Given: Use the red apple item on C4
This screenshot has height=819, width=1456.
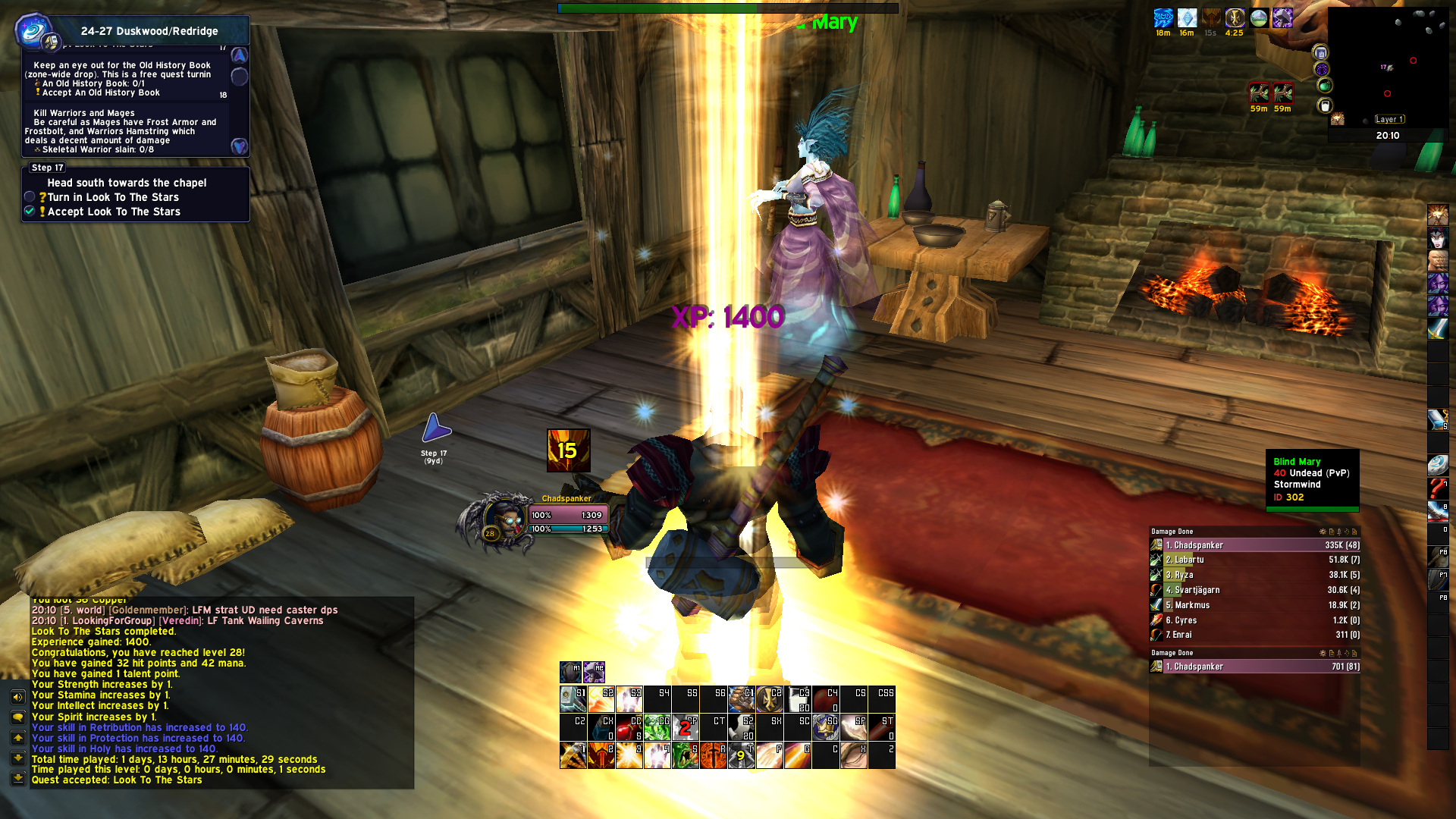Looking at the screenshot, I should click(x=826, y=699).
